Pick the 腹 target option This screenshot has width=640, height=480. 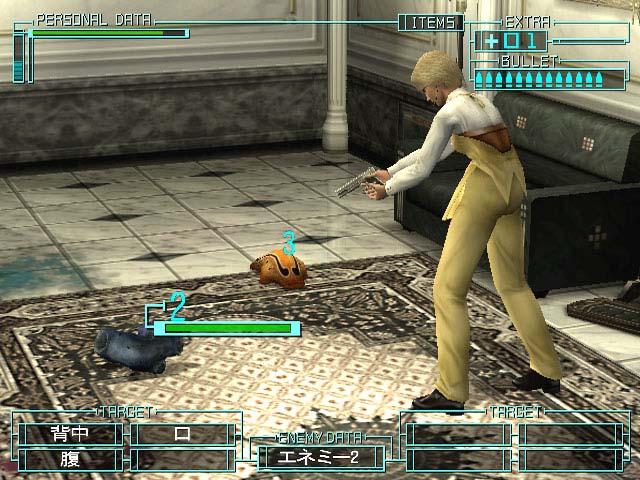70,459
